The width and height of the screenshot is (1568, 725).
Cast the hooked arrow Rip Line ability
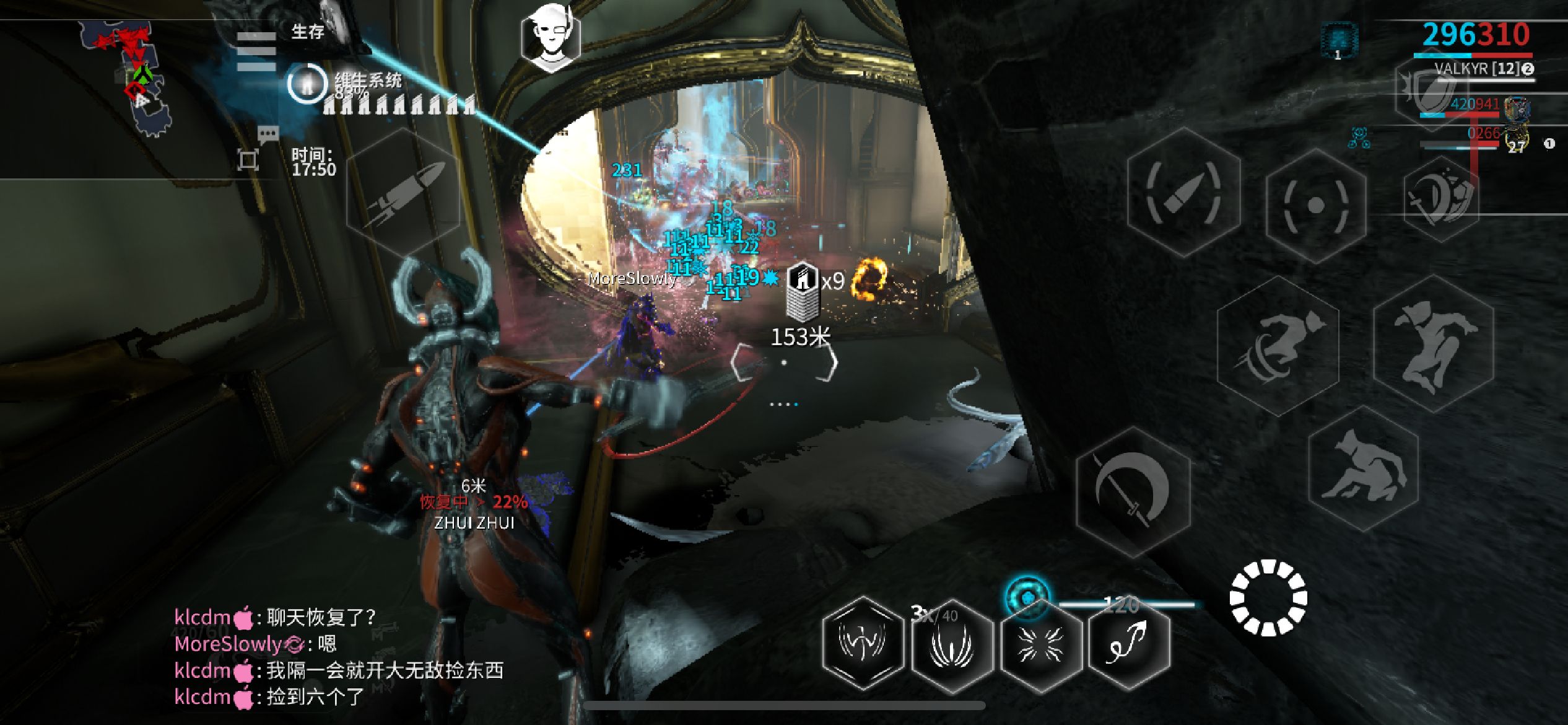(1129, 643)
